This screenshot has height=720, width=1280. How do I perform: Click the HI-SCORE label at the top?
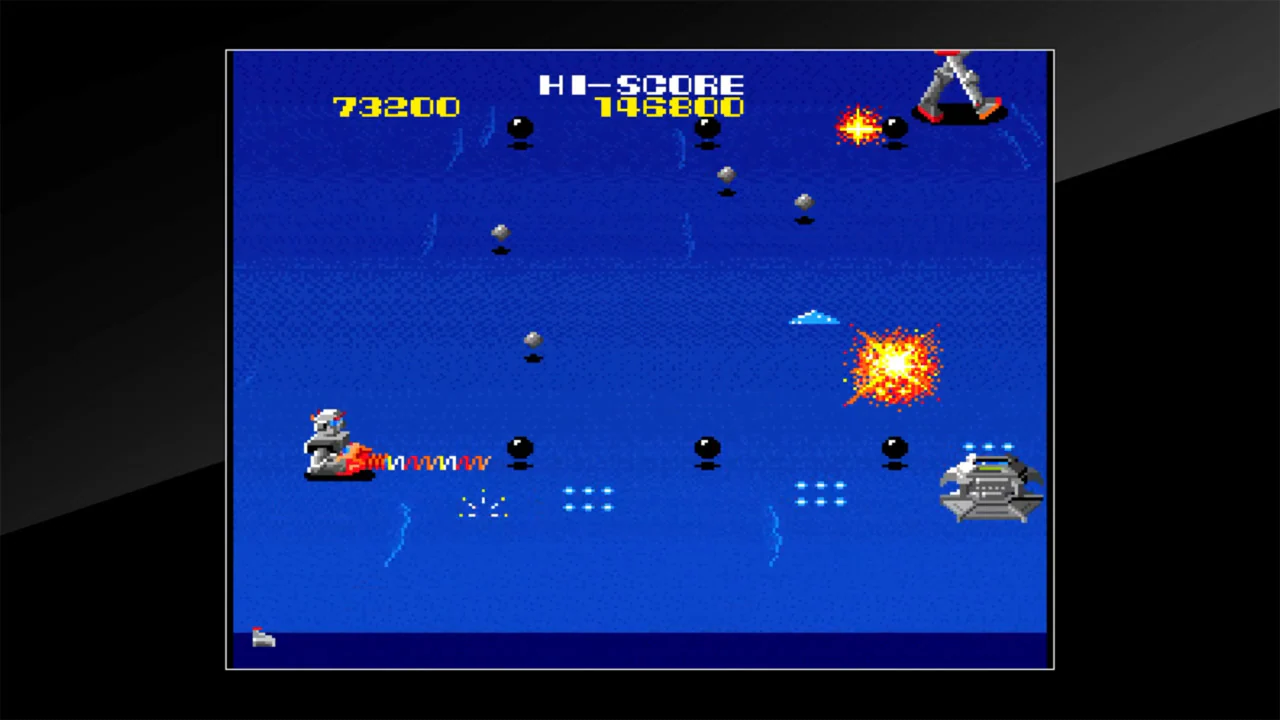[x=642, y=85]
